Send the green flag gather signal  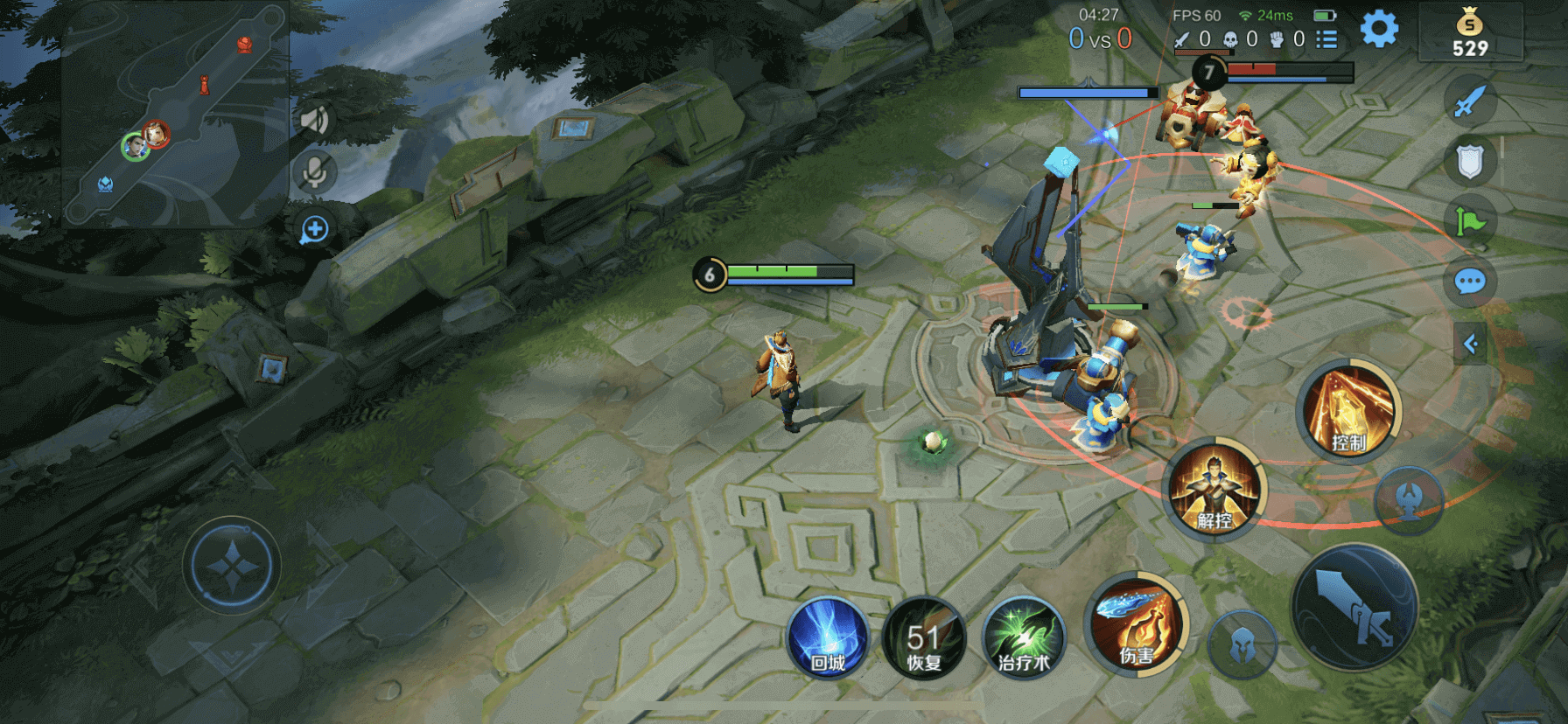[1470, 221]
